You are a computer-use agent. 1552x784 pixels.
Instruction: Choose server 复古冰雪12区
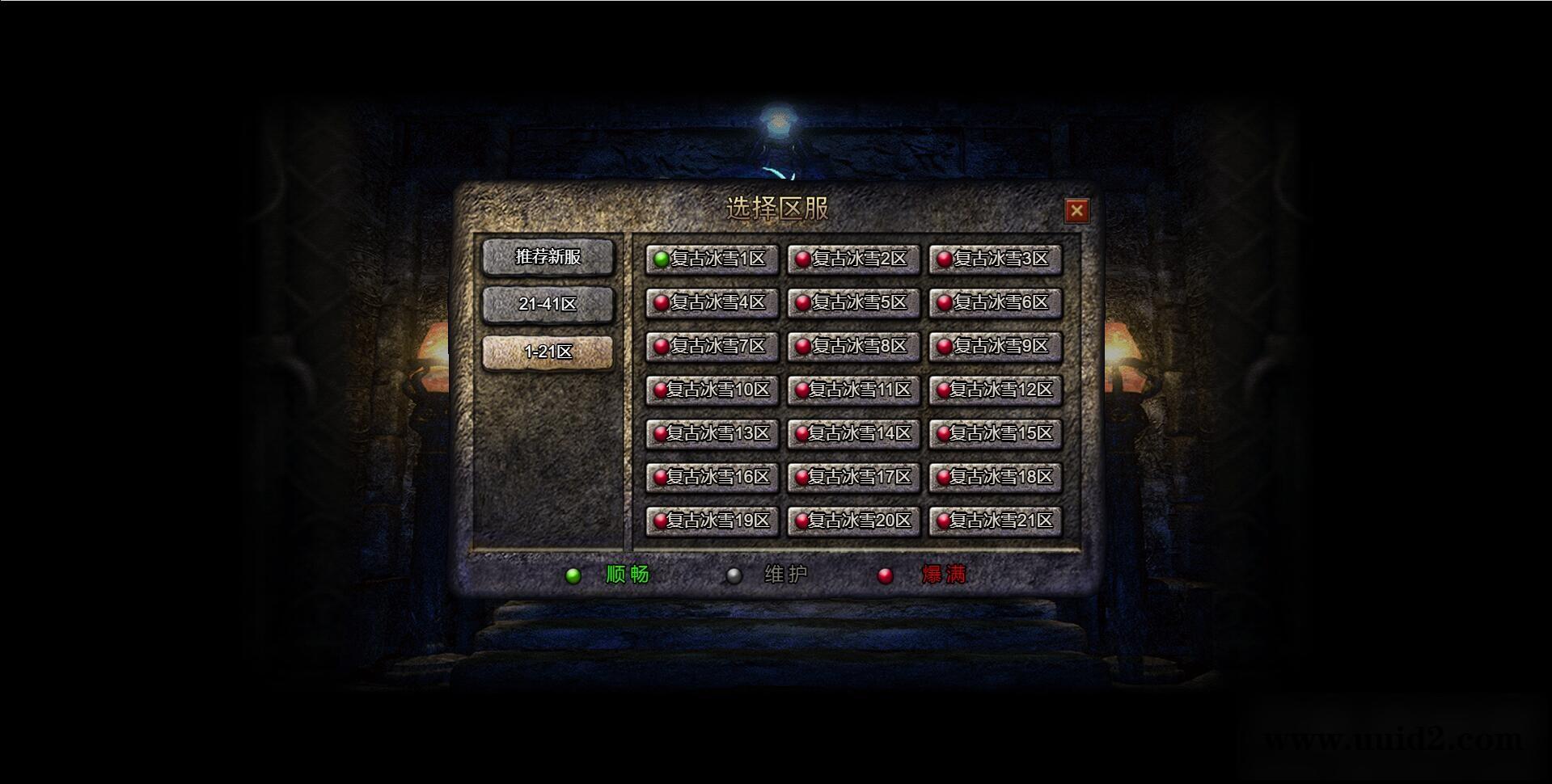pos(995,390)
